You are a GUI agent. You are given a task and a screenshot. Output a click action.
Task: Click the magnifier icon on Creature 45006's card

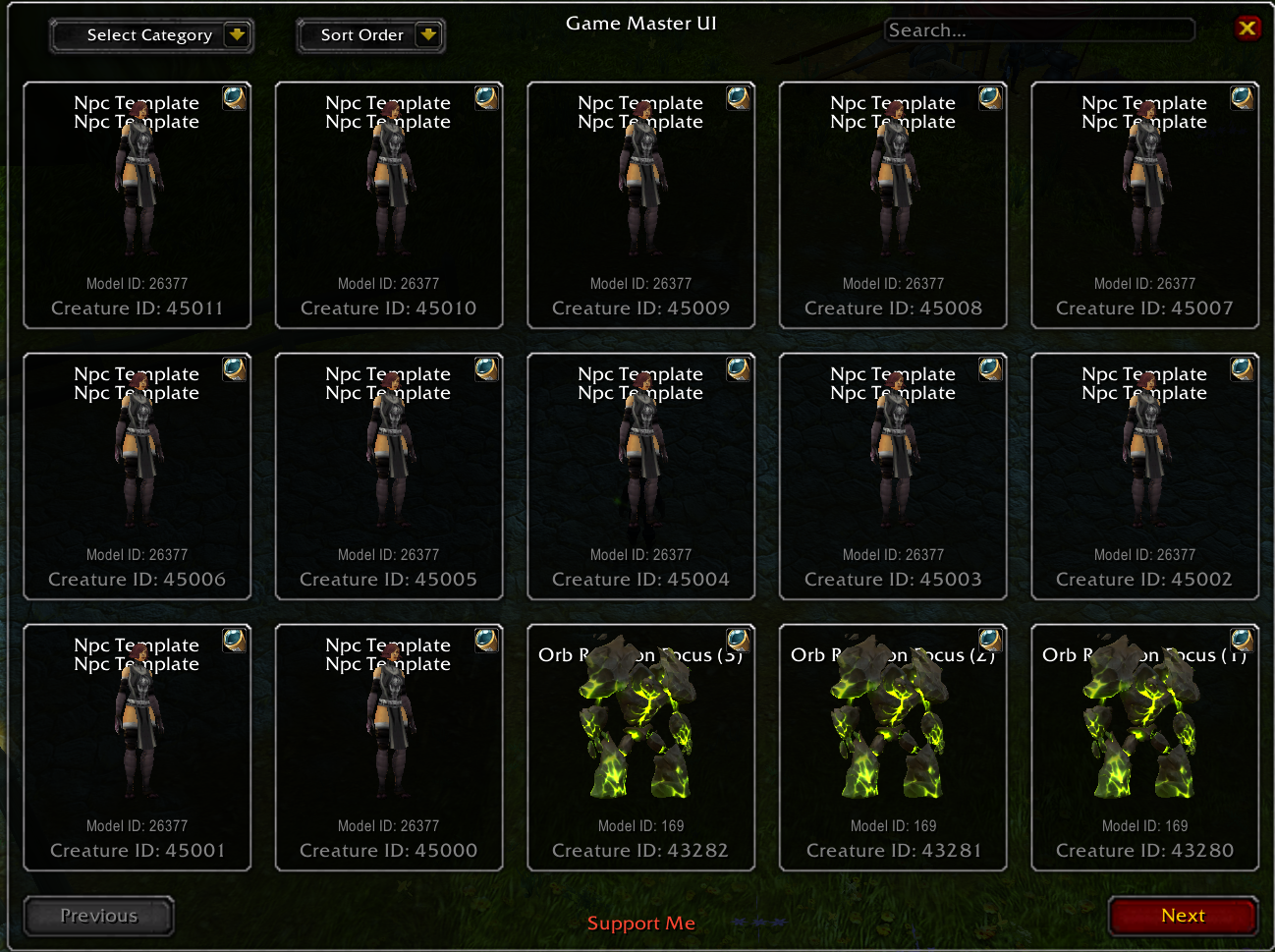click(234, 368)
